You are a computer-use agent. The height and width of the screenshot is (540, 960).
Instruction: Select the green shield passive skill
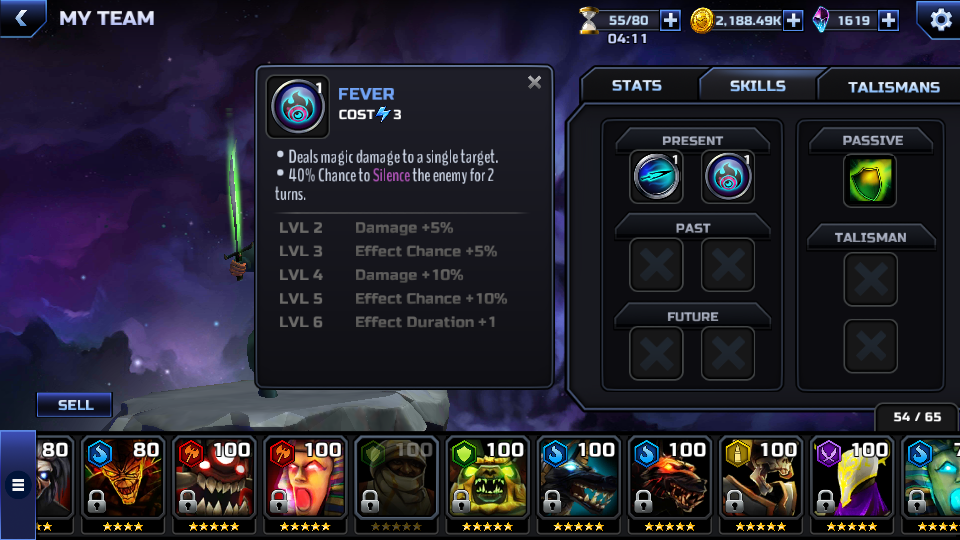tap(869, 181)
